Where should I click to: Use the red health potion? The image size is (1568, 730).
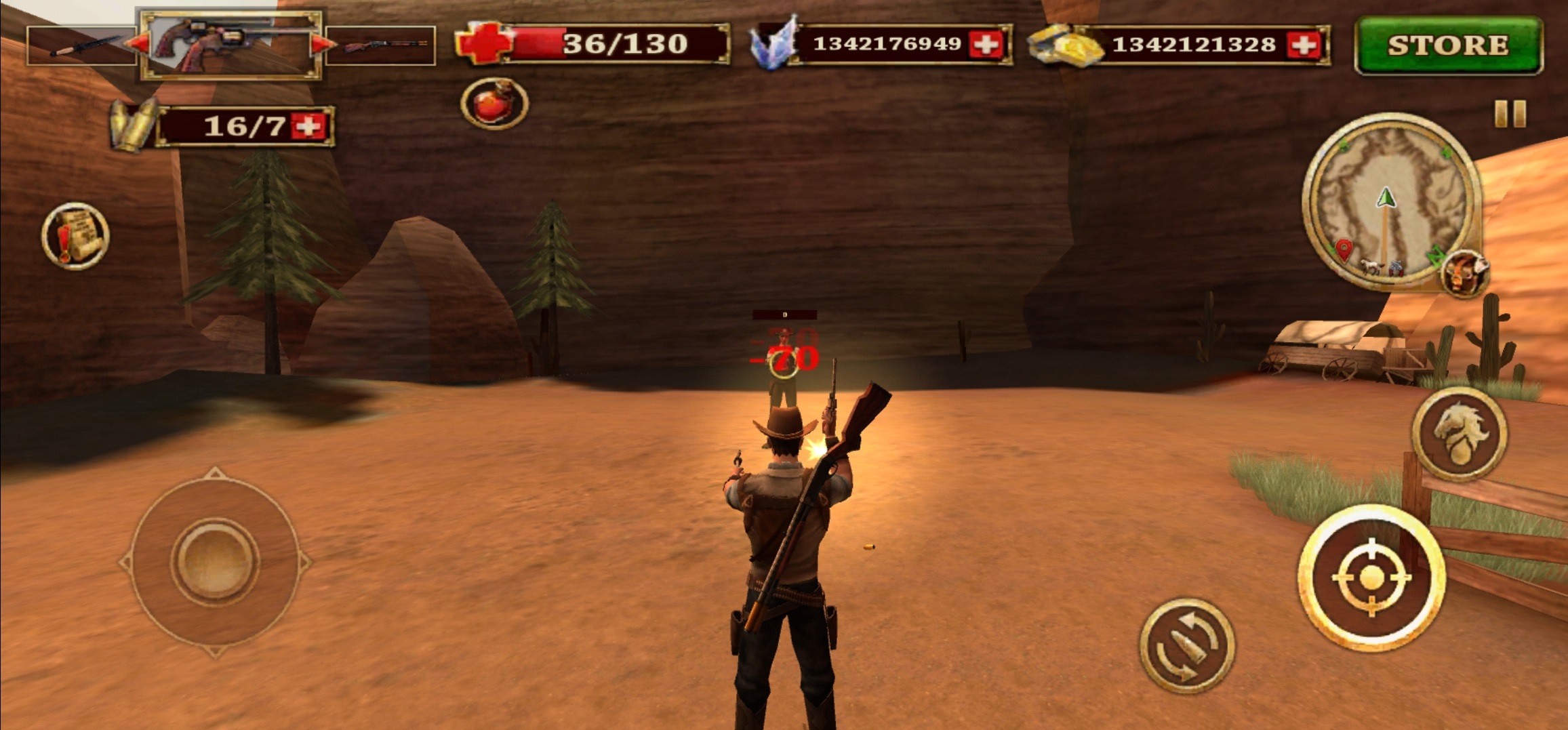tap(494, 104)
